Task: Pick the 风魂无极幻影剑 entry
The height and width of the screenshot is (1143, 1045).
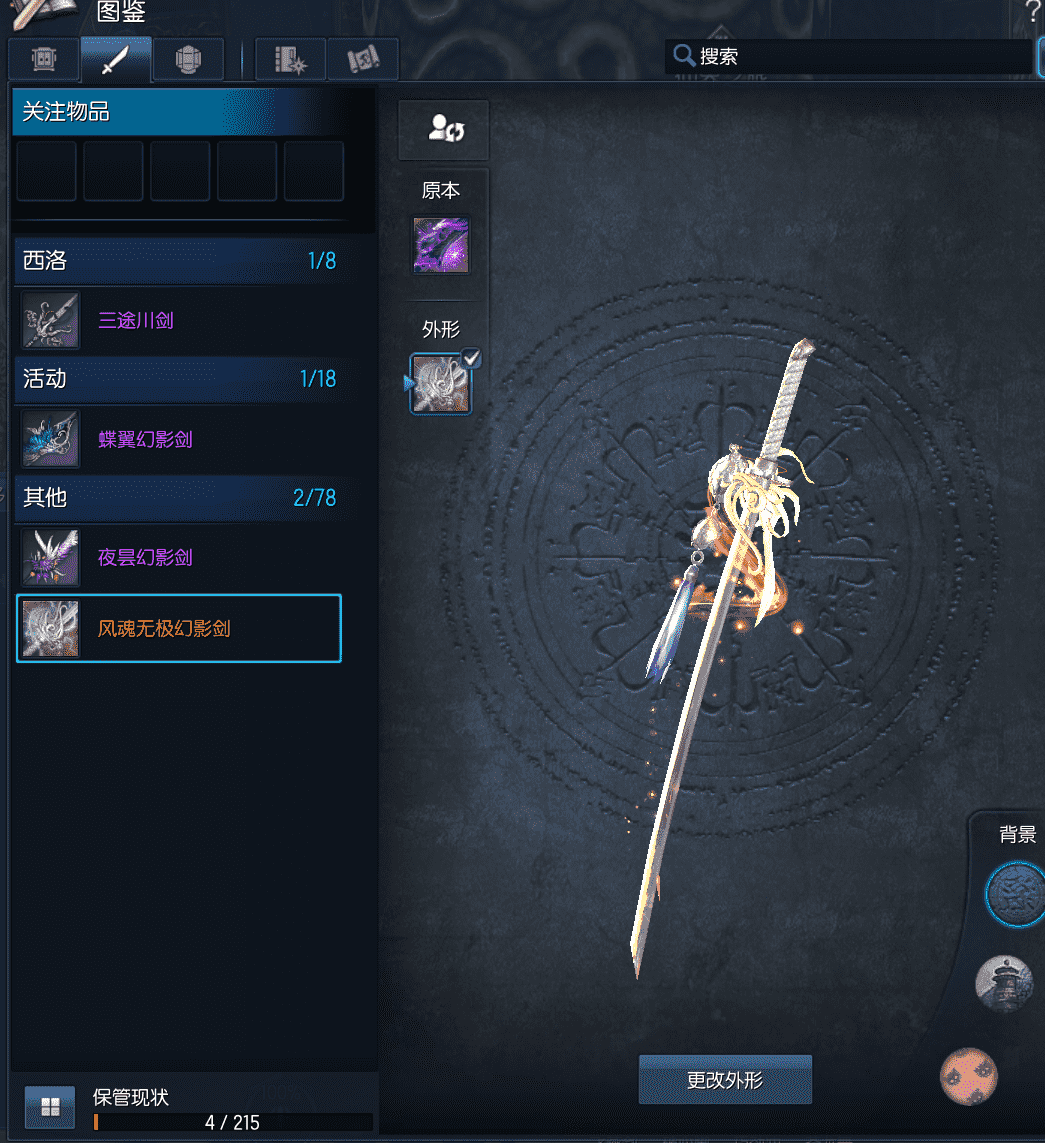Action: (180, 629)
